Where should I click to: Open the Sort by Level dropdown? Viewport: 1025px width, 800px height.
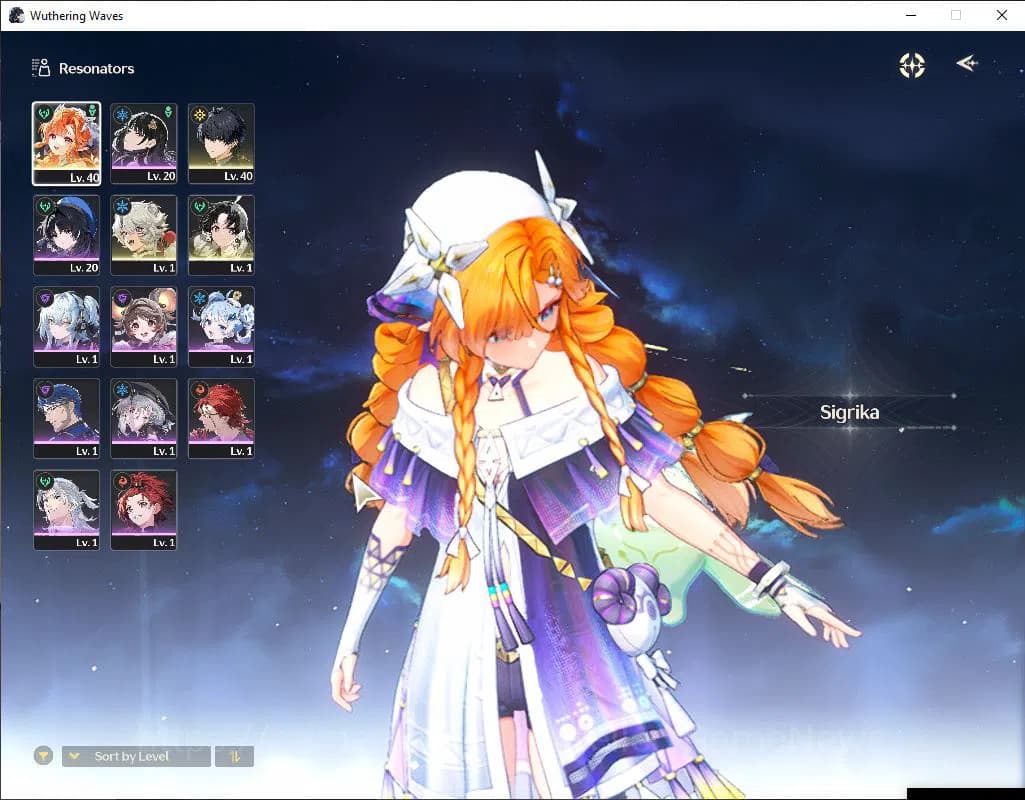point(136,756)
